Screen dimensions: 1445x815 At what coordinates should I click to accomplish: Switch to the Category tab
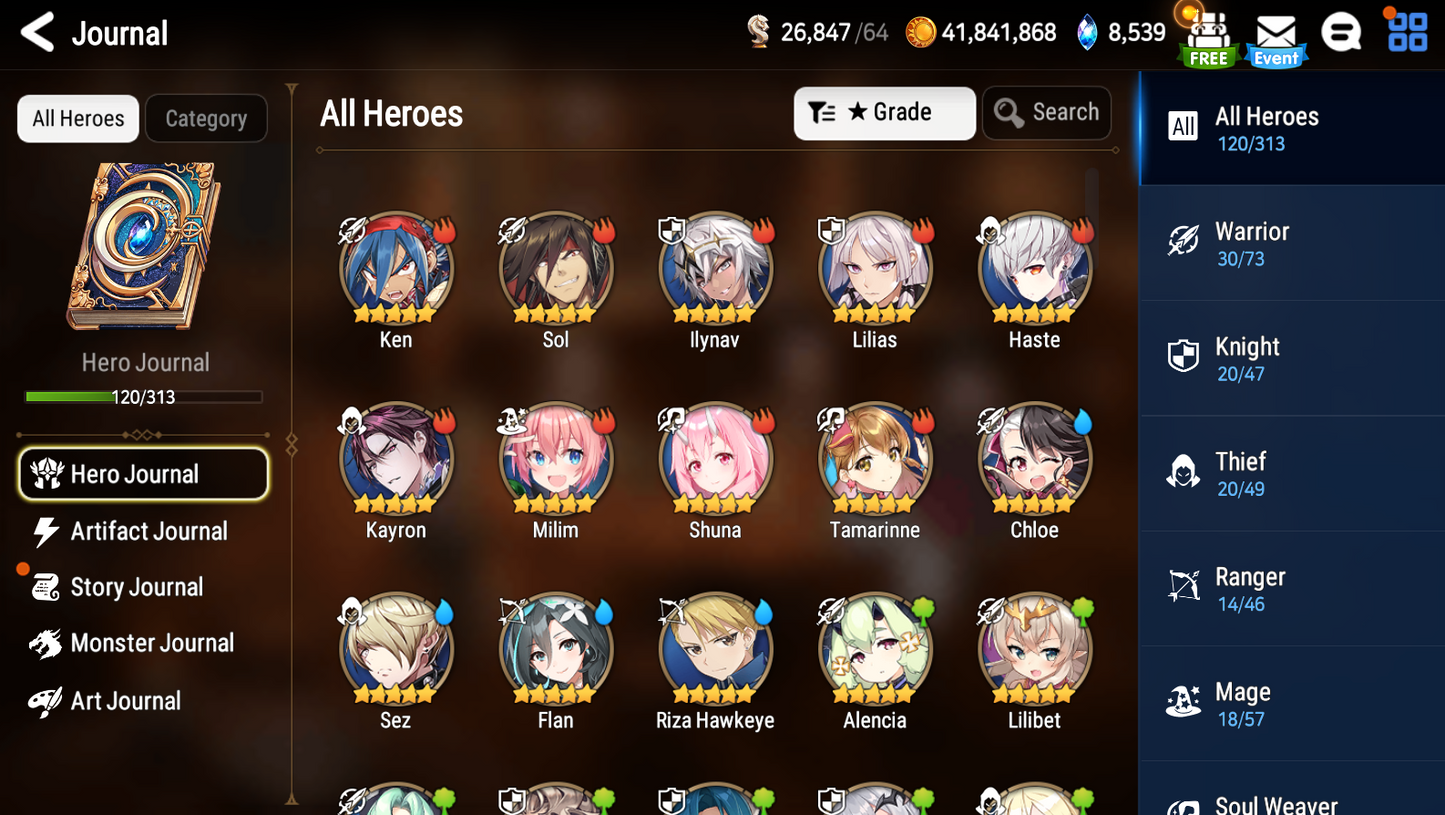click(206, 118)
